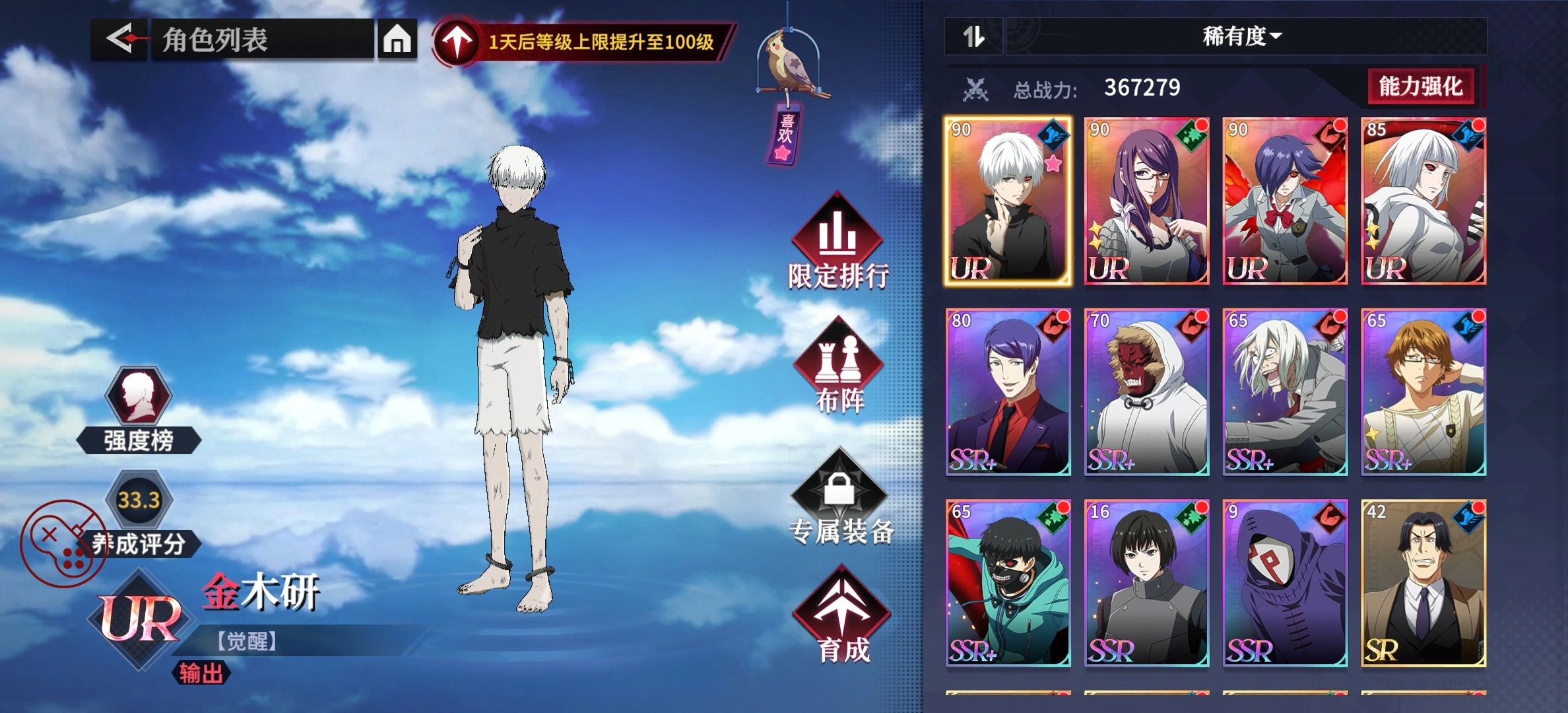Screen dimensions: 1568x713
Task: Click the 33.3 养成评分 progress indicator
Action: [x=139, y=500]
